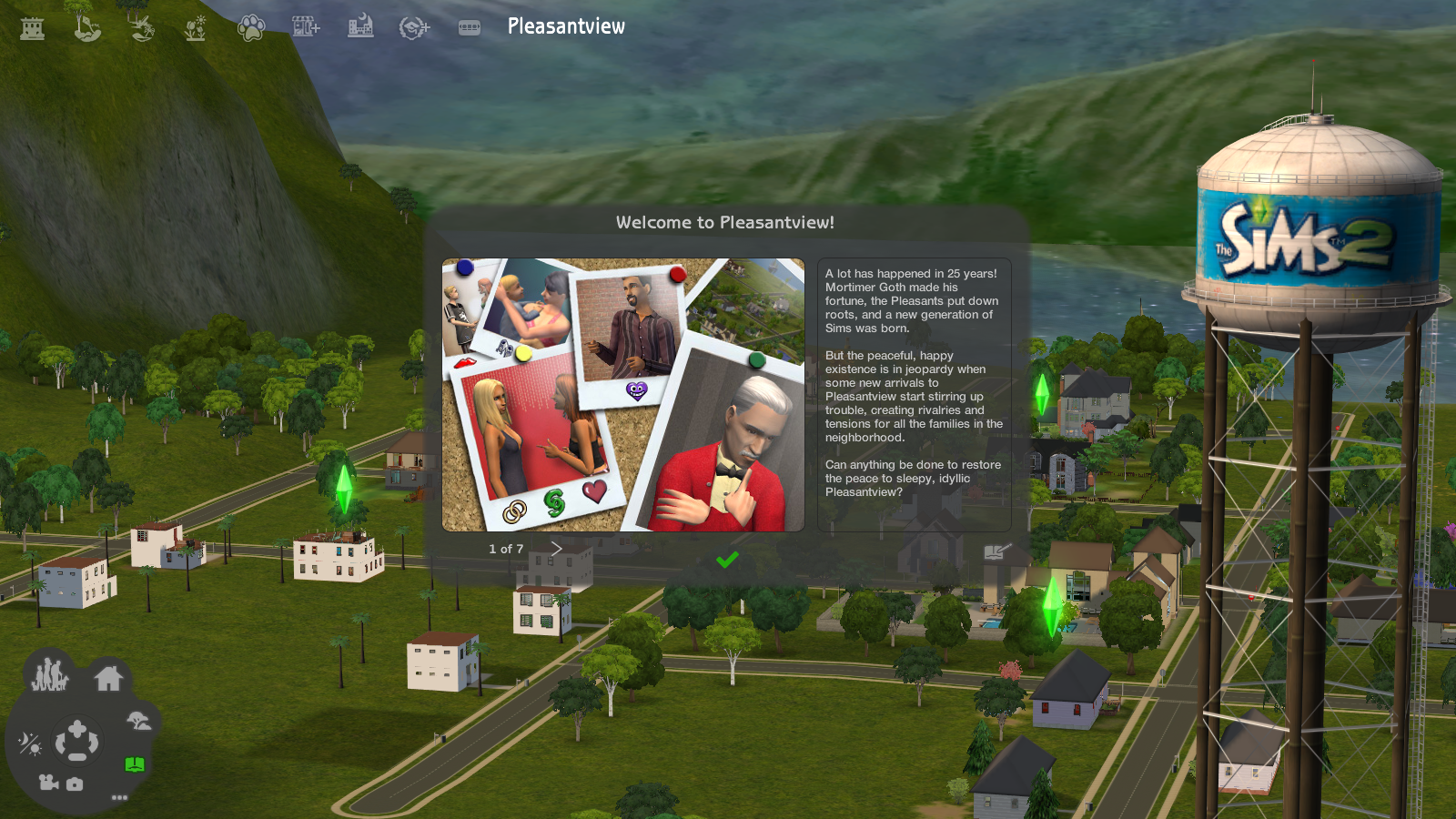The height and width of the screenshot is (819, 1456).
Task: Open the Pets paw tool
Action: 252,27
